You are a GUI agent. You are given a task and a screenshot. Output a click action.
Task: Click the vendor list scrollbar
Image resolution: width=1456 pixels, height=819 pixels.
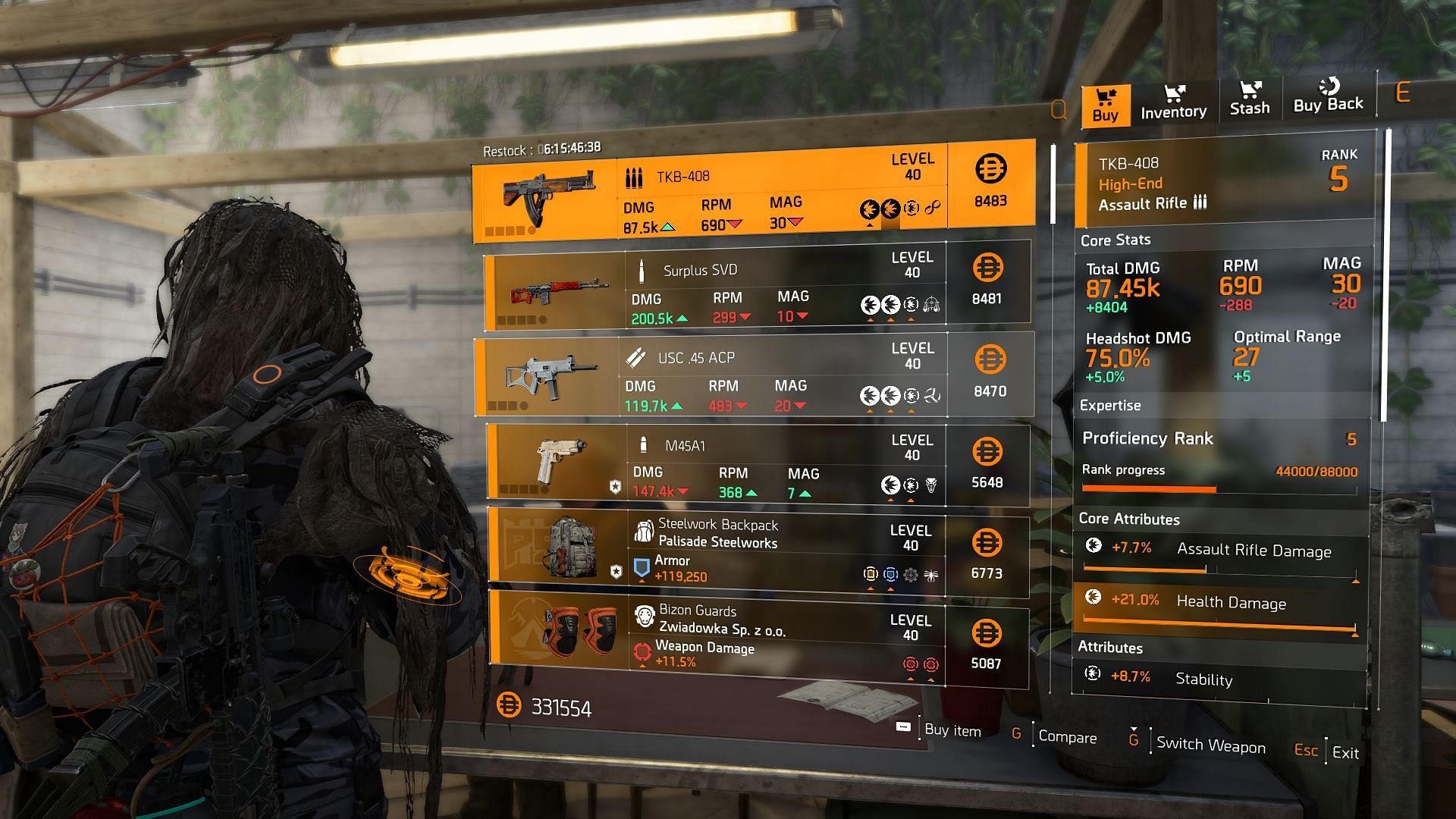point(1053,185)
